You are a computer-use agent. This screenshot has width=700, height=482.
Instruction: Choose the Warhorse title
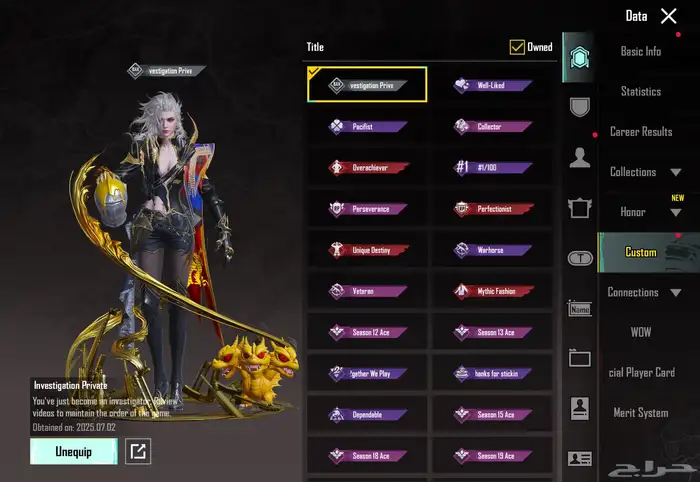pyautogui.click(x=490, y=250)
